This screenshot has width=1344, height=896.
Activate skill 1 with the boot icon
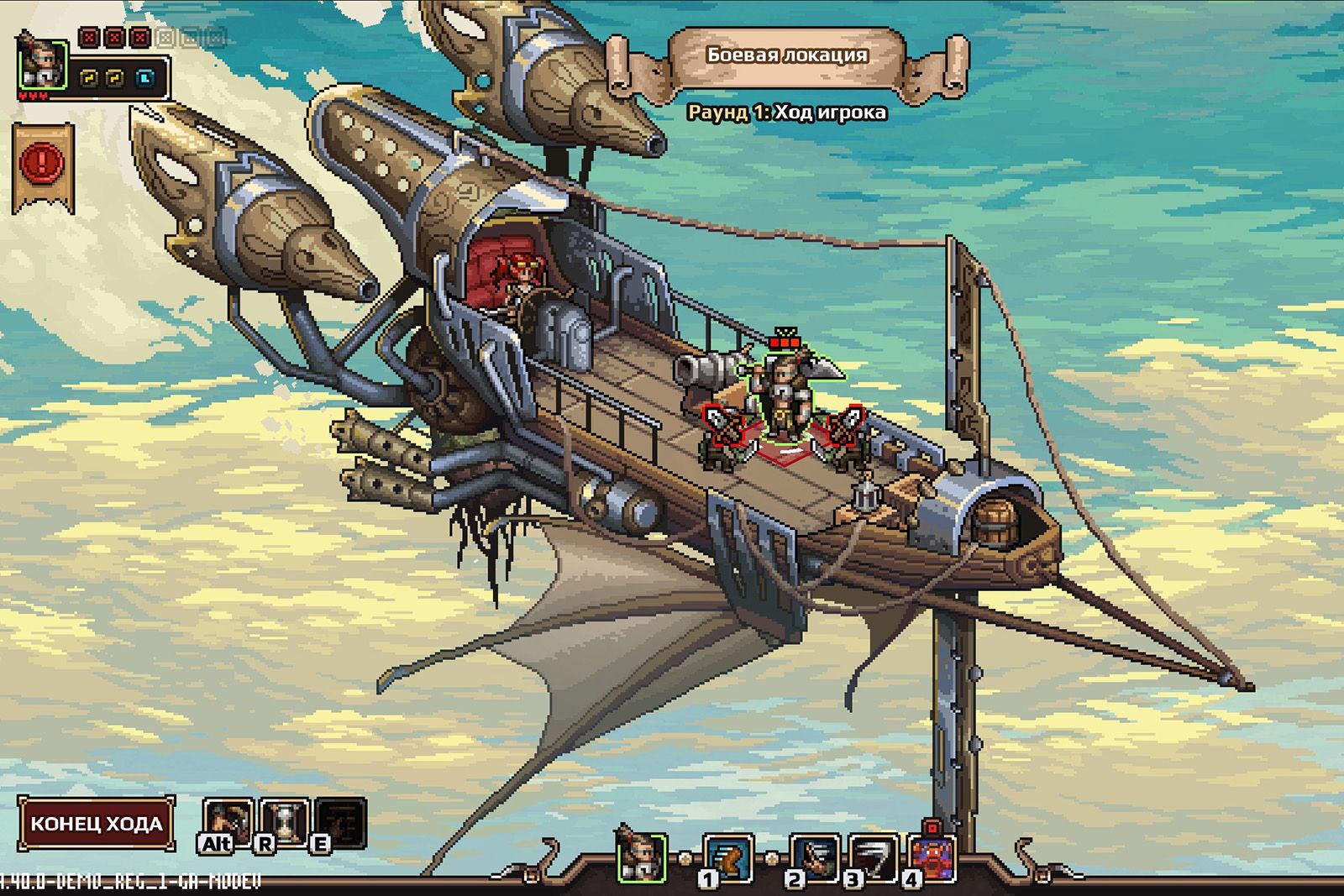coord(727,858)
